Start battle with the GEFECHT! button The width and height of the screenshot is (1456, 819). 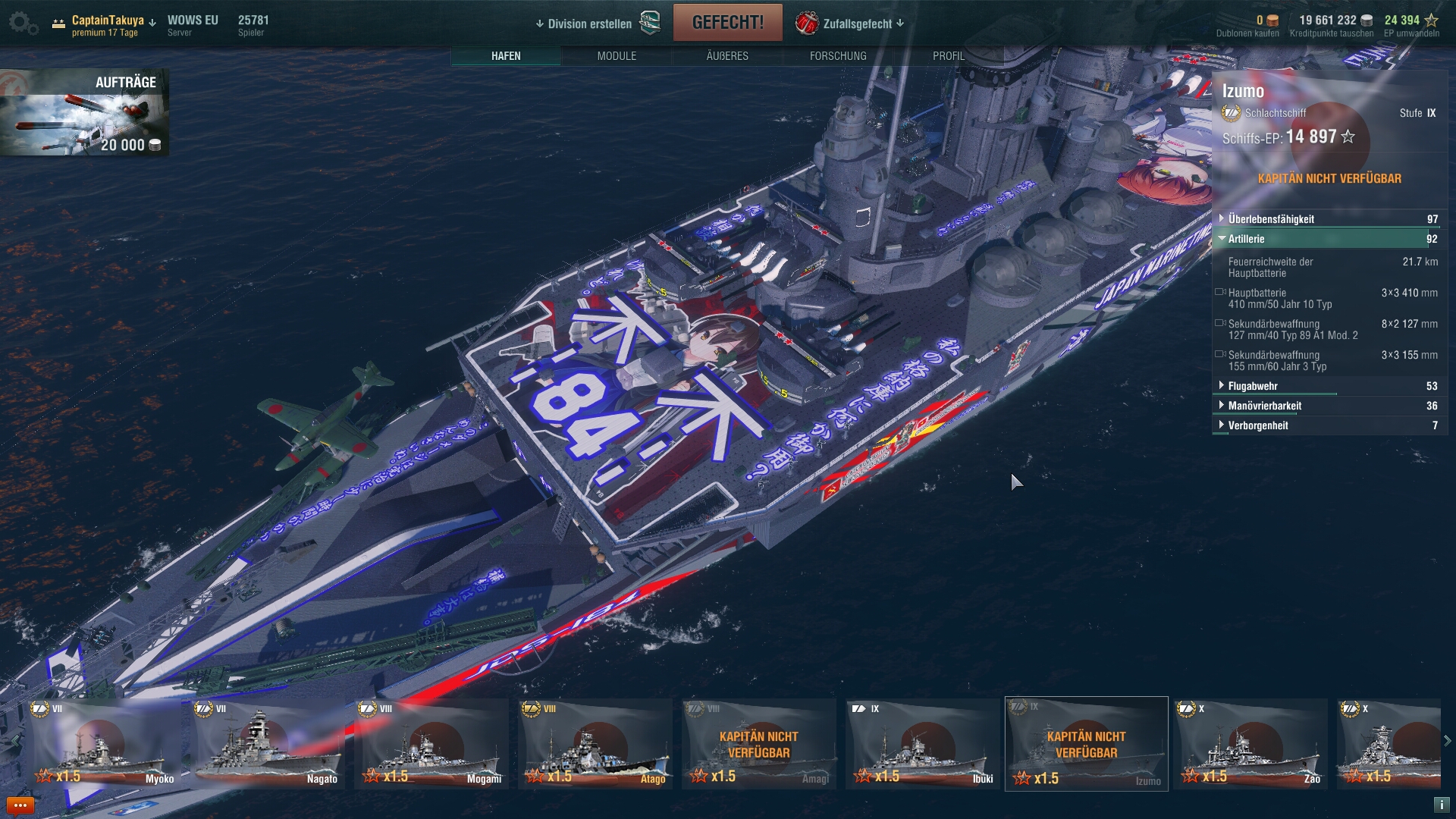[x=727, y=23]
